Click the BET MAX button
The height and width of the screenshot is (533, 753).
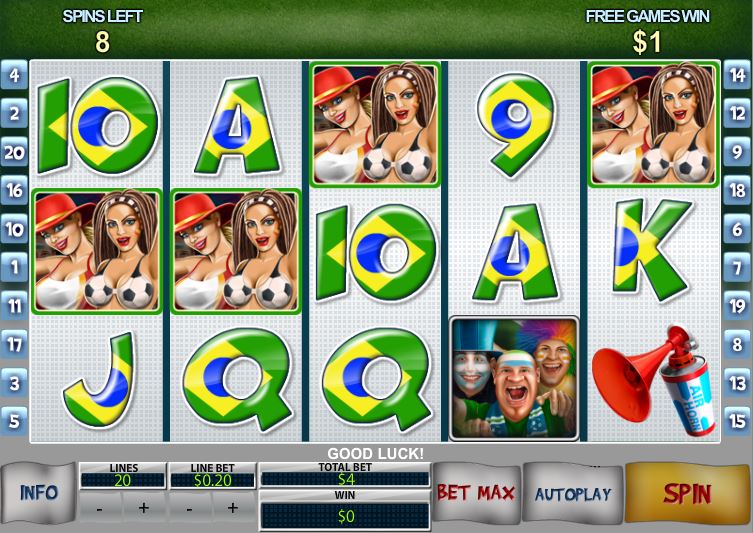475,493
